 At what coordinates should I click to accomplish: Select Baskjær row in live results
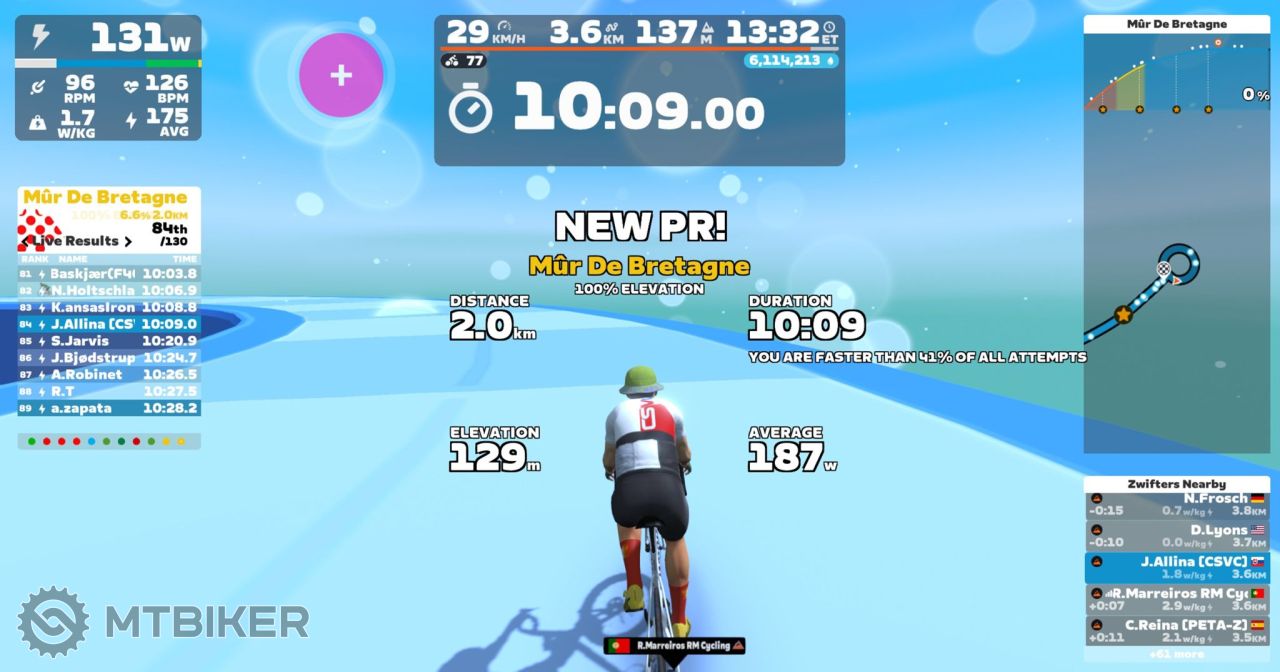point(109,273)
